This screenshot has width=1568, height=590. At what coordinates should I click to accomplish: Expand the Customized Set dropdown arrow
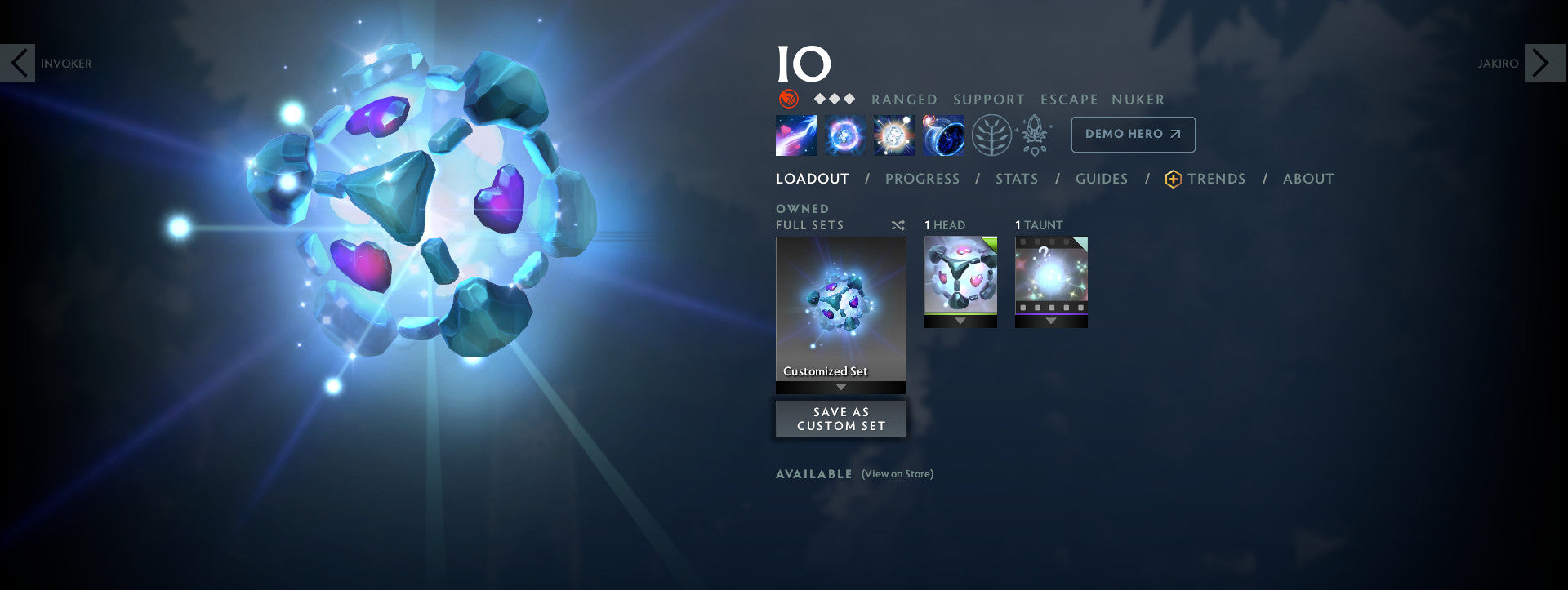[x=840, y=388]
